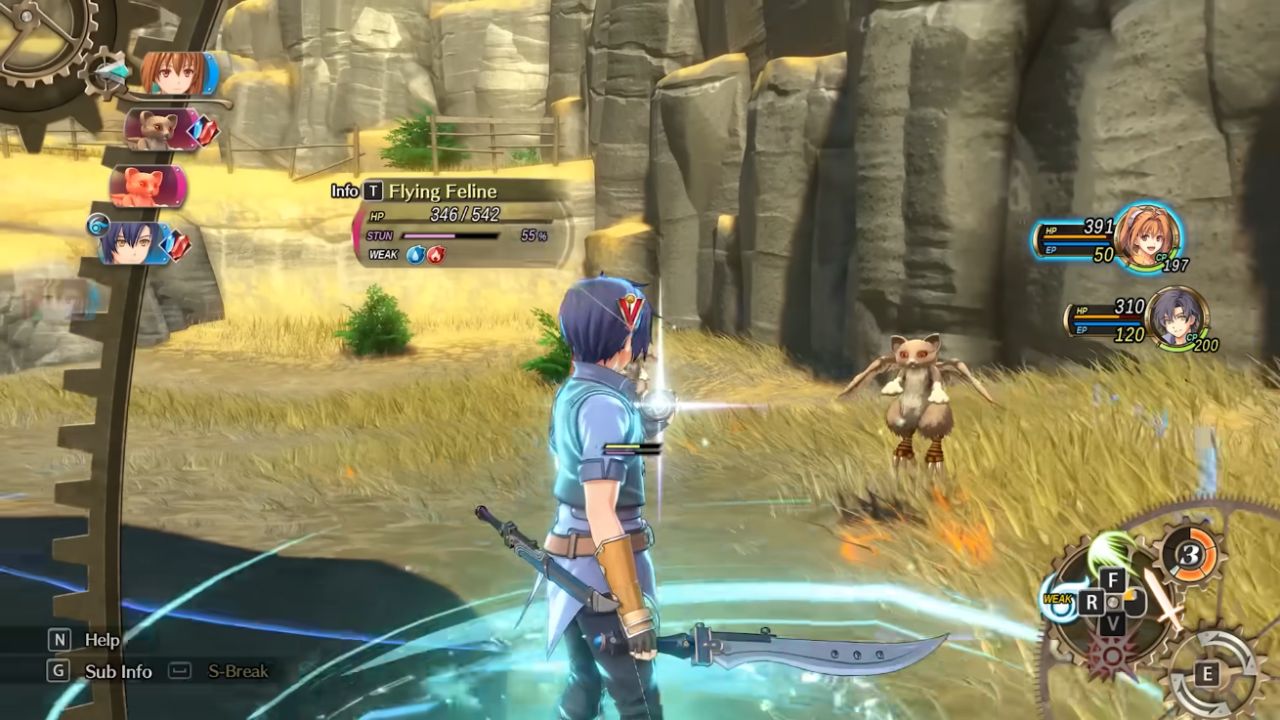Switch mode with the circular arrows gear
Screen dimensions: 1280x720
1209,673
